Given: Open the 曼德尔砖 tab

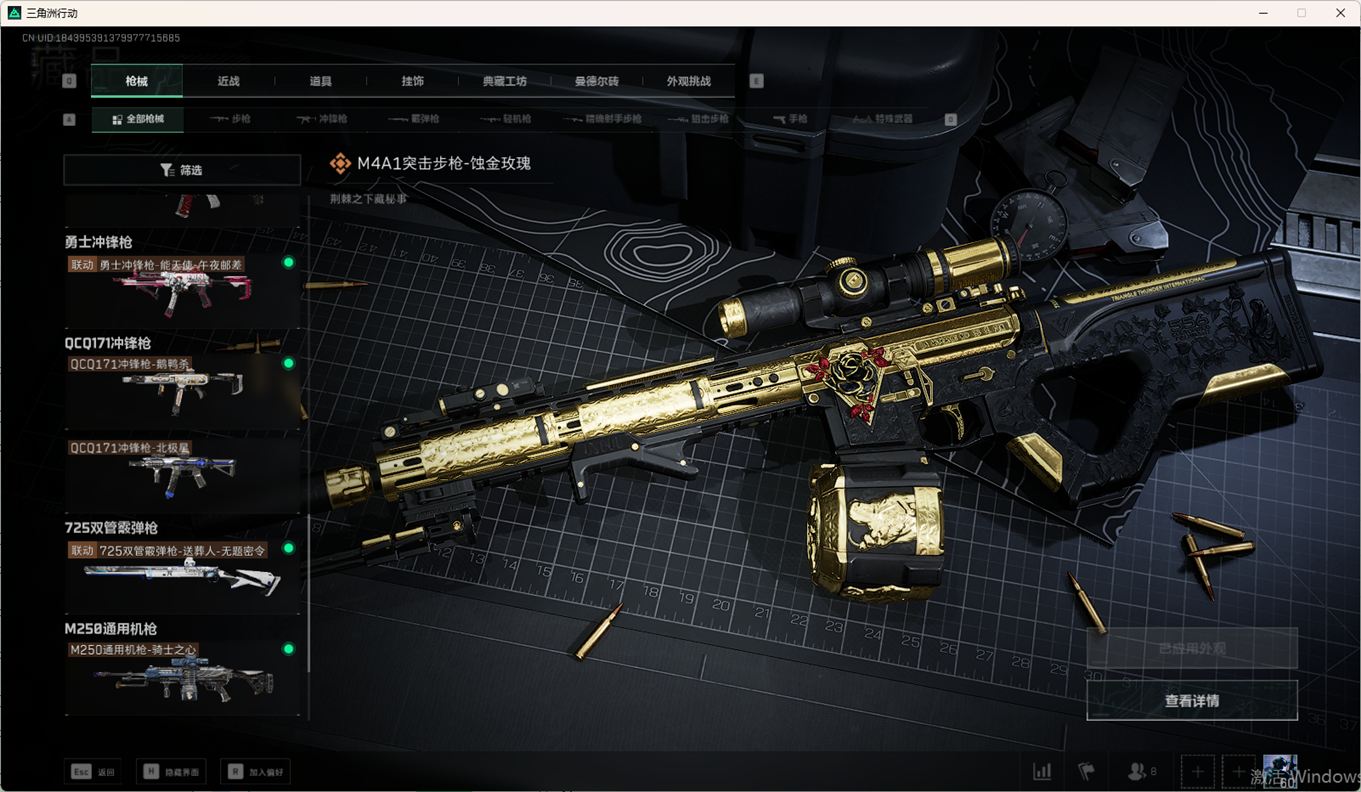Looking at the screenshot, I should pyautogui.click(x=596, y=81).
